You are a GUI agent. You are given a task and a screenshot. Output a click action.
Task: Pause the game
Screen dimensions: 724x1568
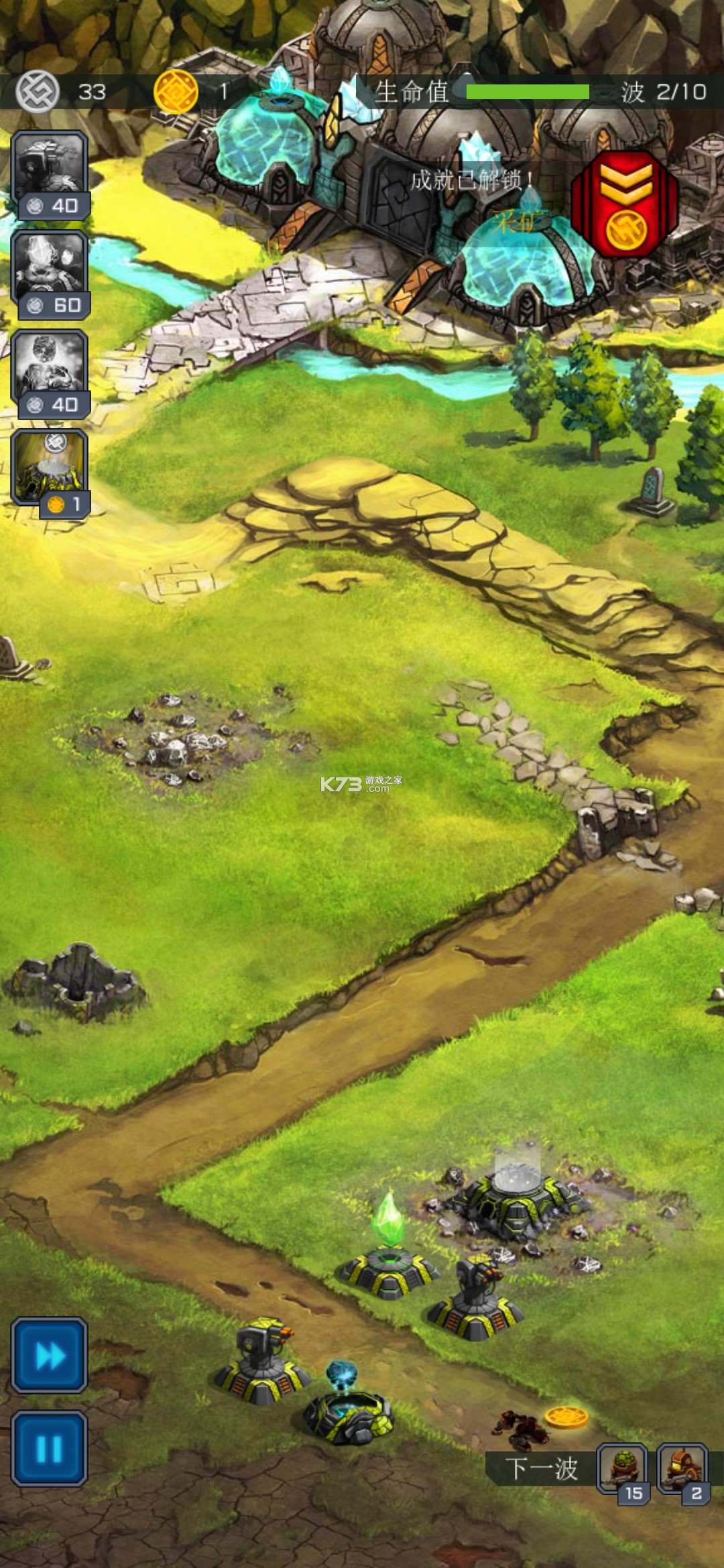point(50,1449)
